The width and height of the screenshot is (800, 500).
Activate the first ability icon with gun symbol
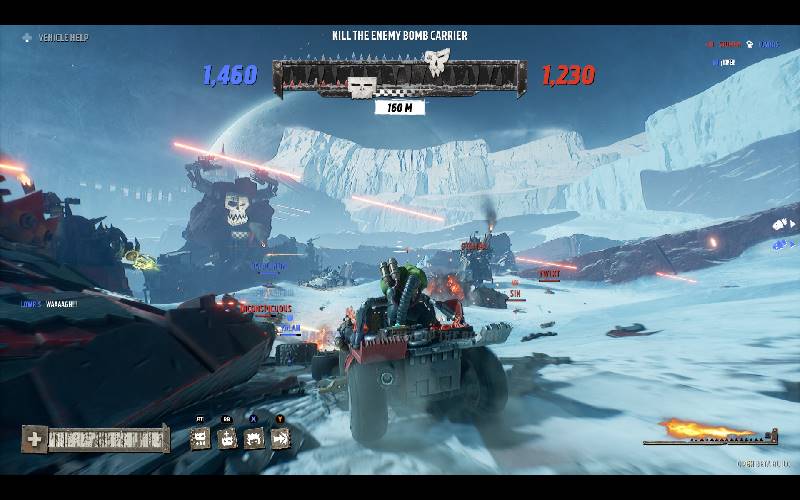pyautogui.click(x=200, y=438)
